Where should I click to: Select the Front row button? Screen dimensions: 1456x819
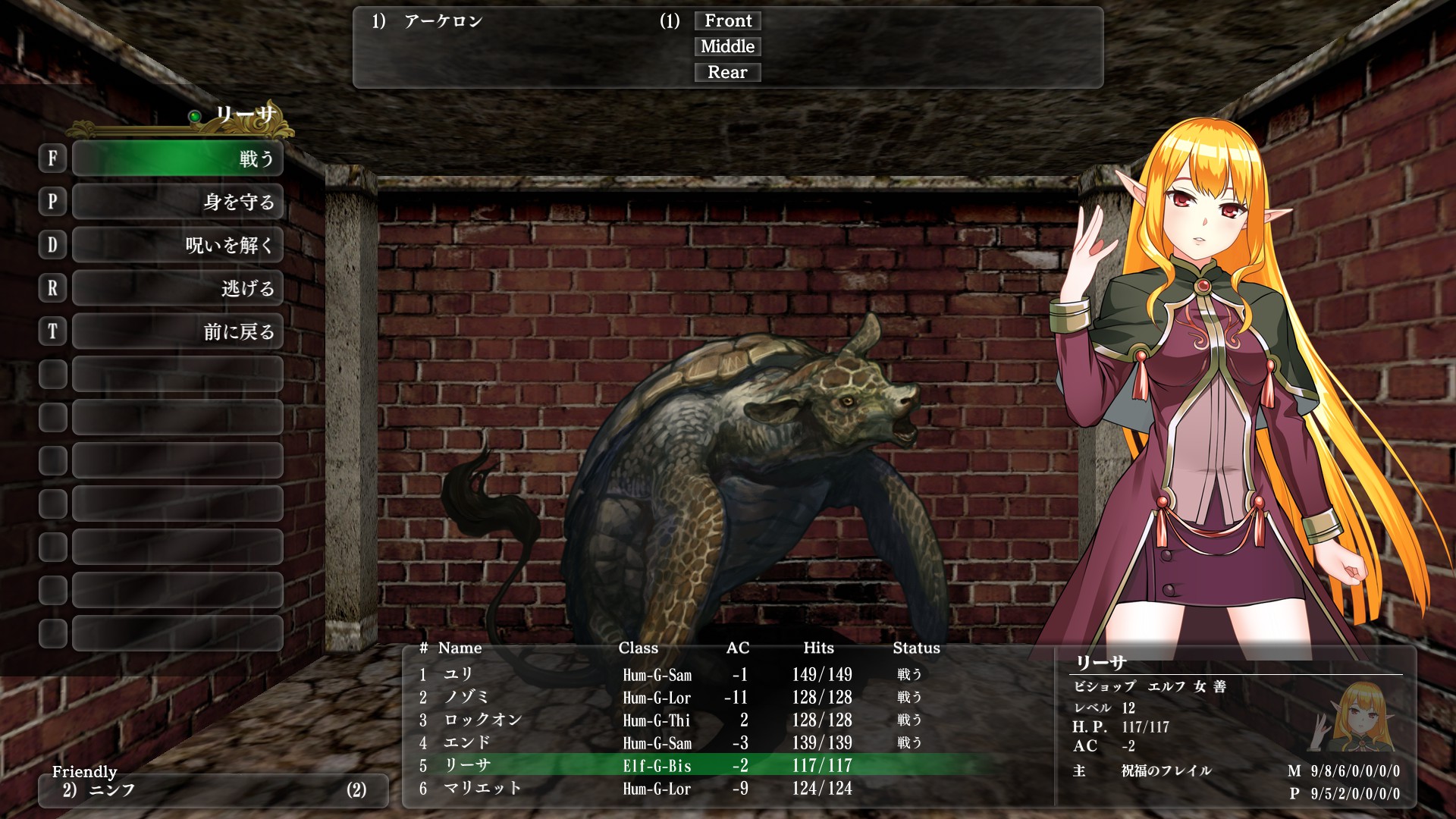click(x=727, y=21)
